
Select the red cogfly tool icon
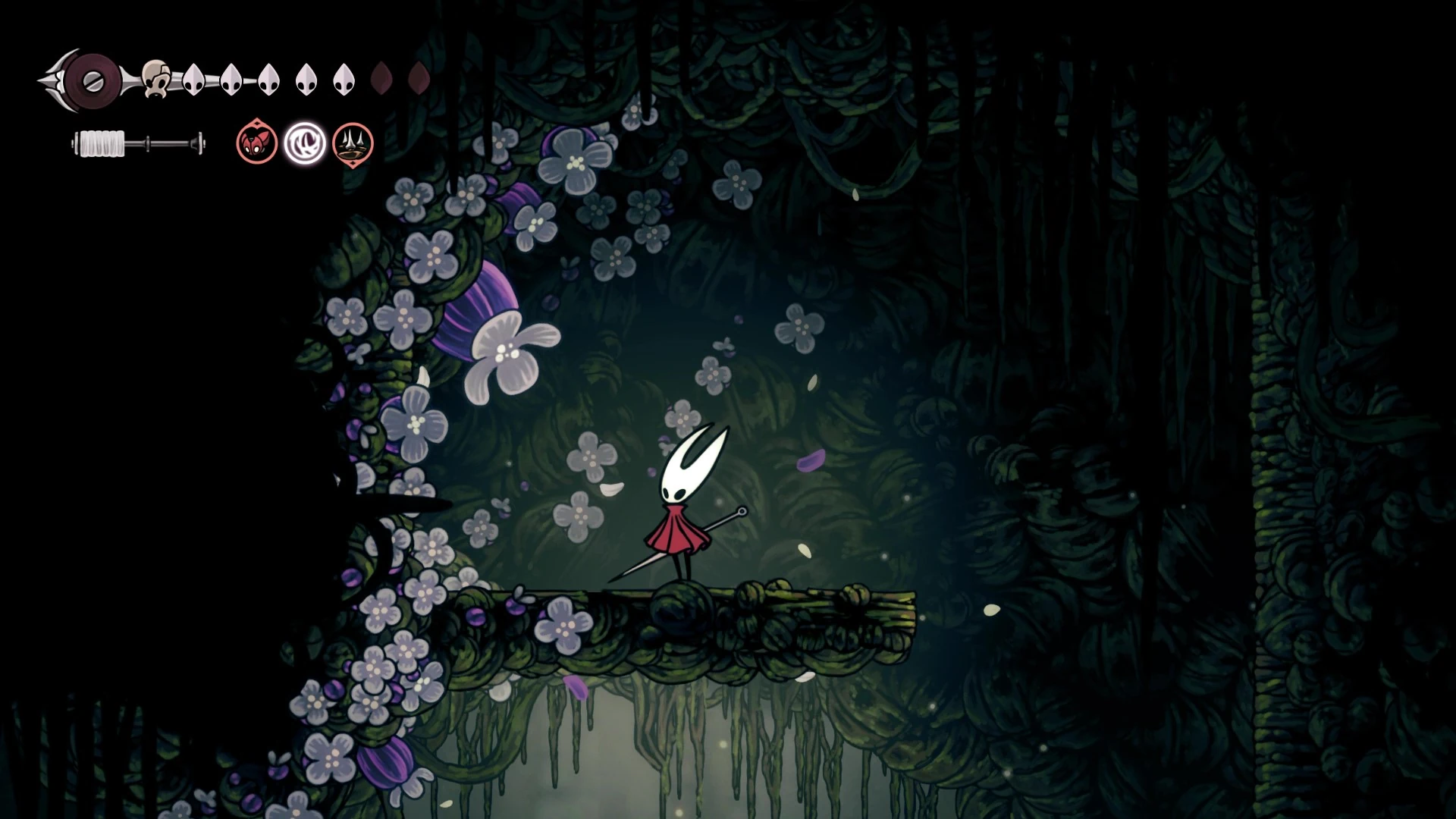256,142
